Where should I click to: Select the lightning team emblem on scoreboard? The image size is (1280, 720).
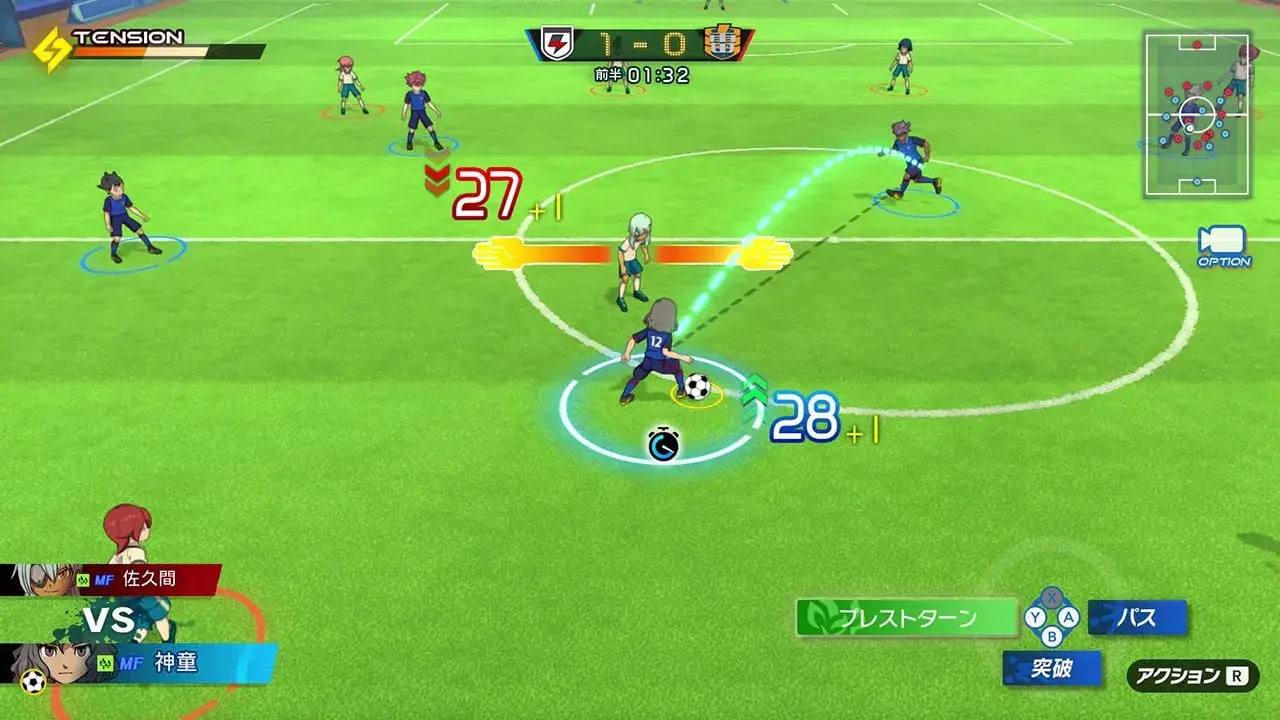[559, 40]
